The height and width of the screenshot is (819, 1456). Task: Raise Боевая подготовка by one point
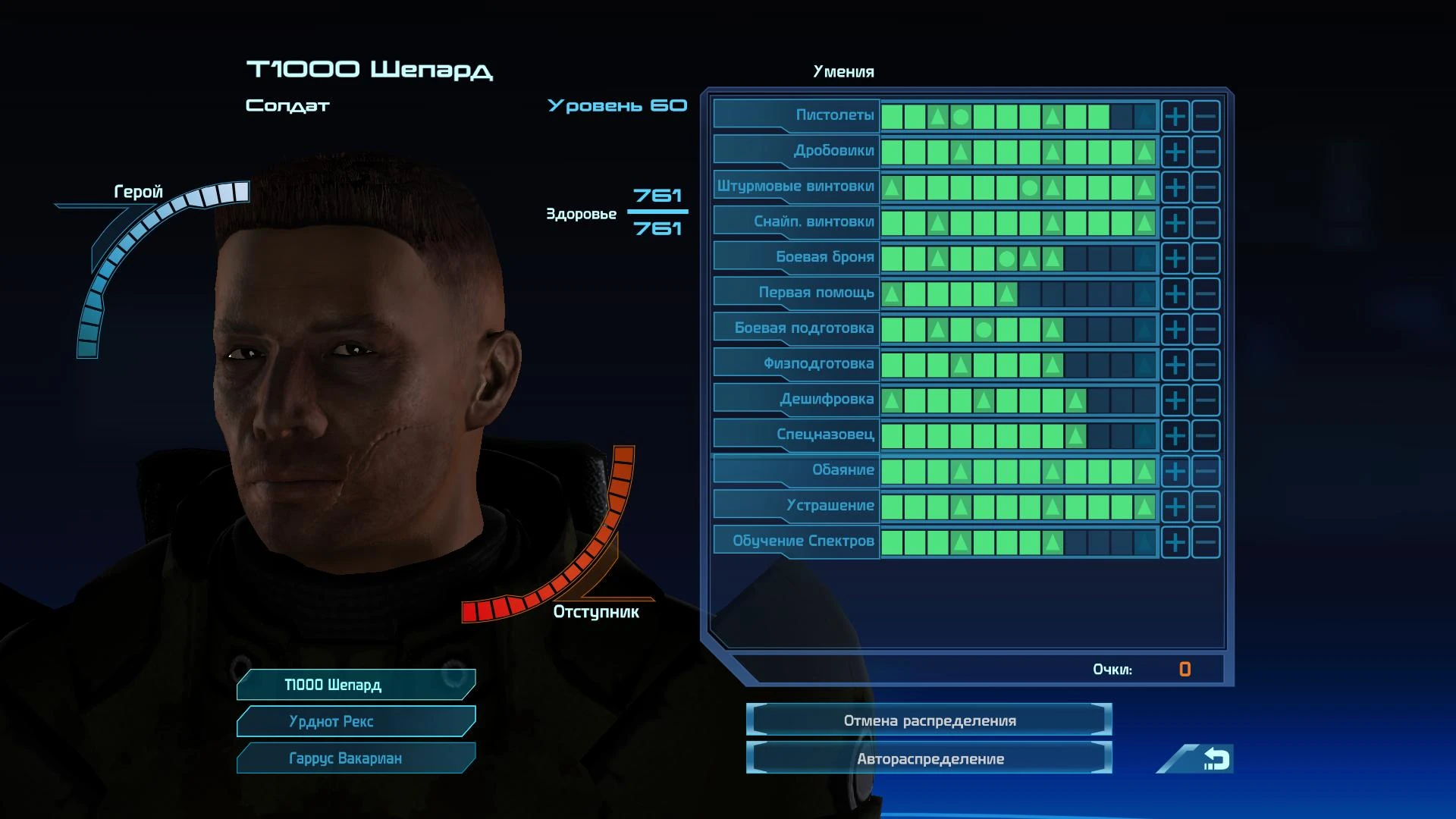(x=1175, y=330)
